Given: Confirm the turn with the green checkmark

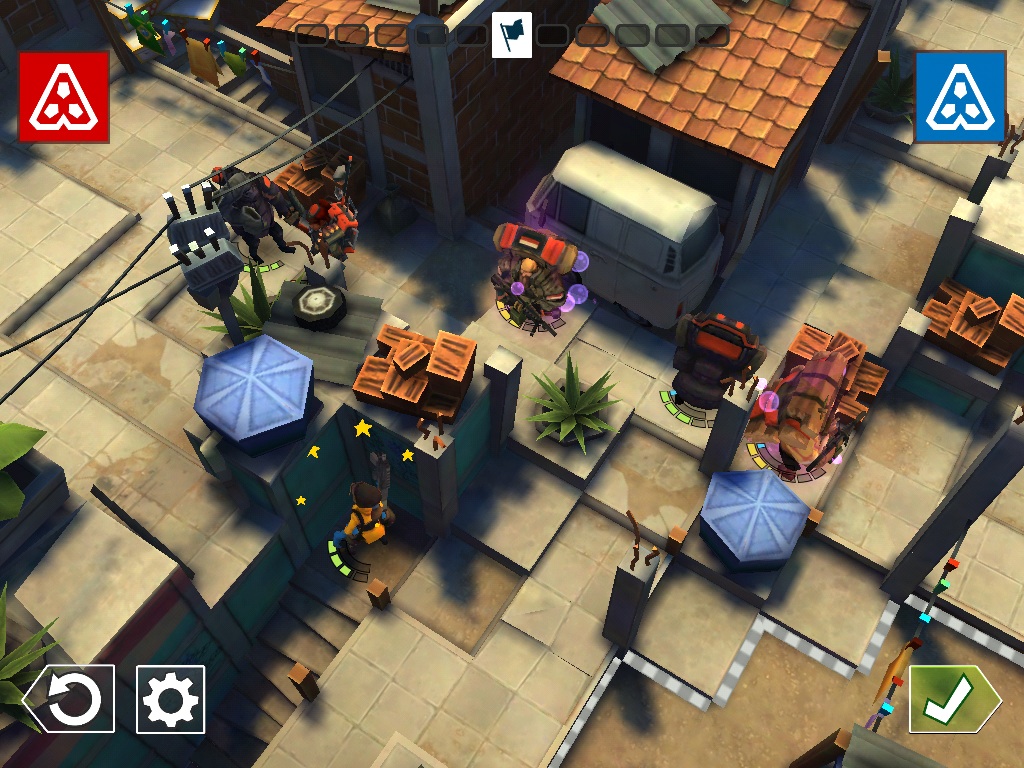Looking at the screenshot, I should (x=951, y=699).
